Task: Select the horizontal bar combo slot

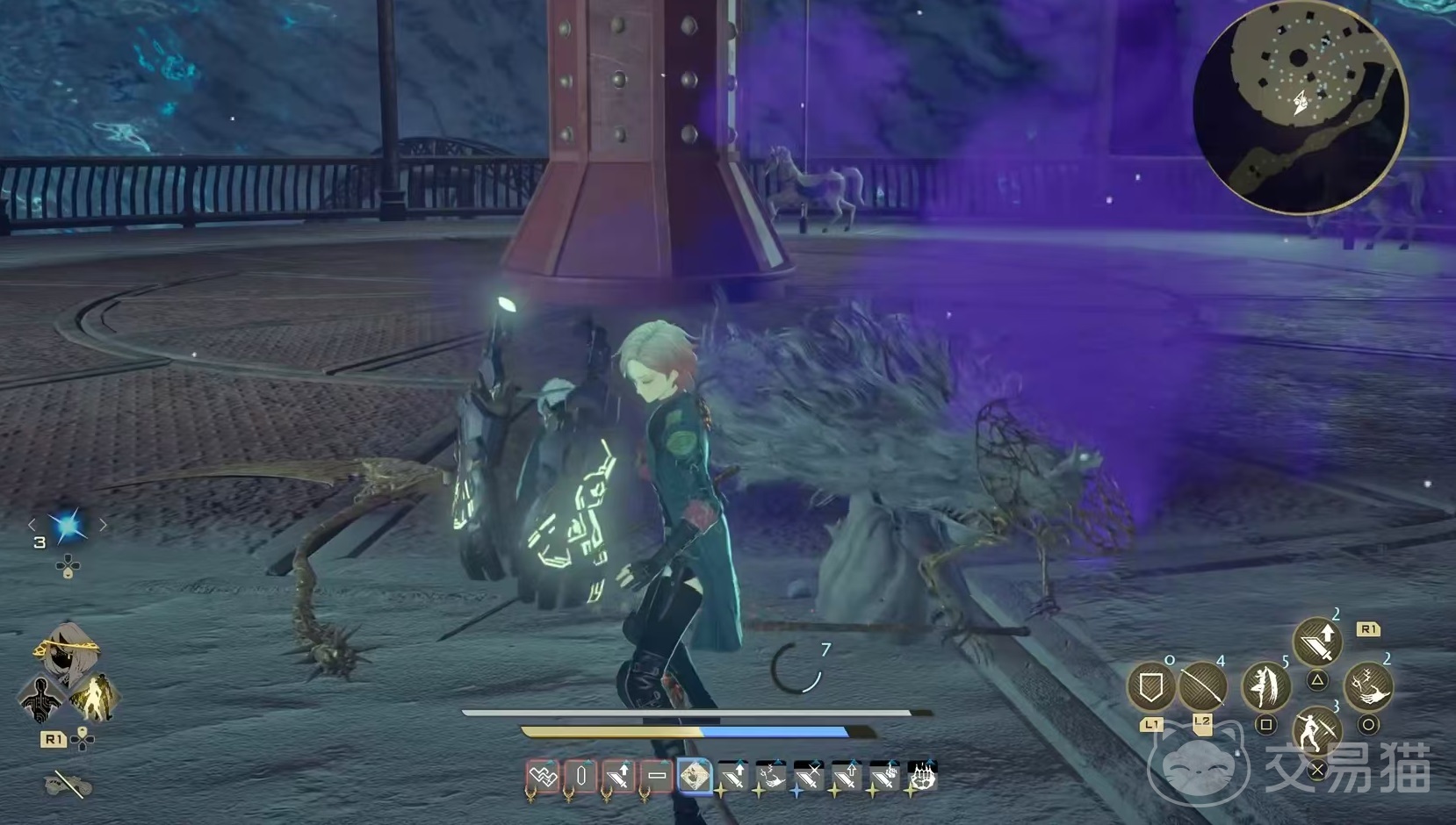Action: (656, 777)
